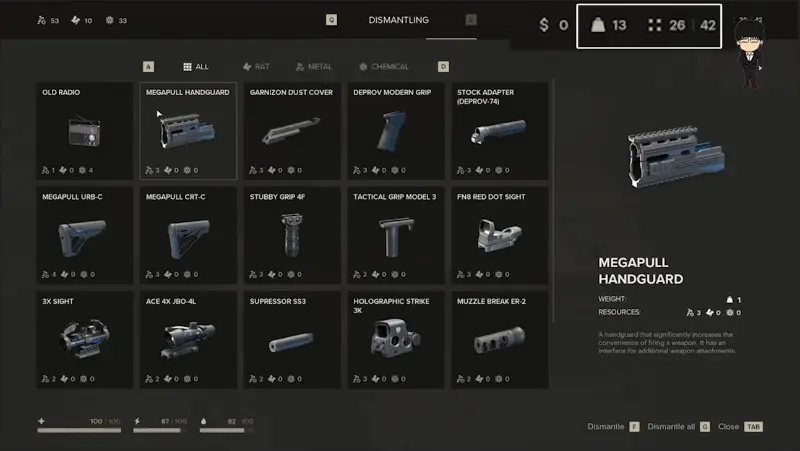
Task: Select the Megapull CRT-C stock tile
Action: coord(188,235)
